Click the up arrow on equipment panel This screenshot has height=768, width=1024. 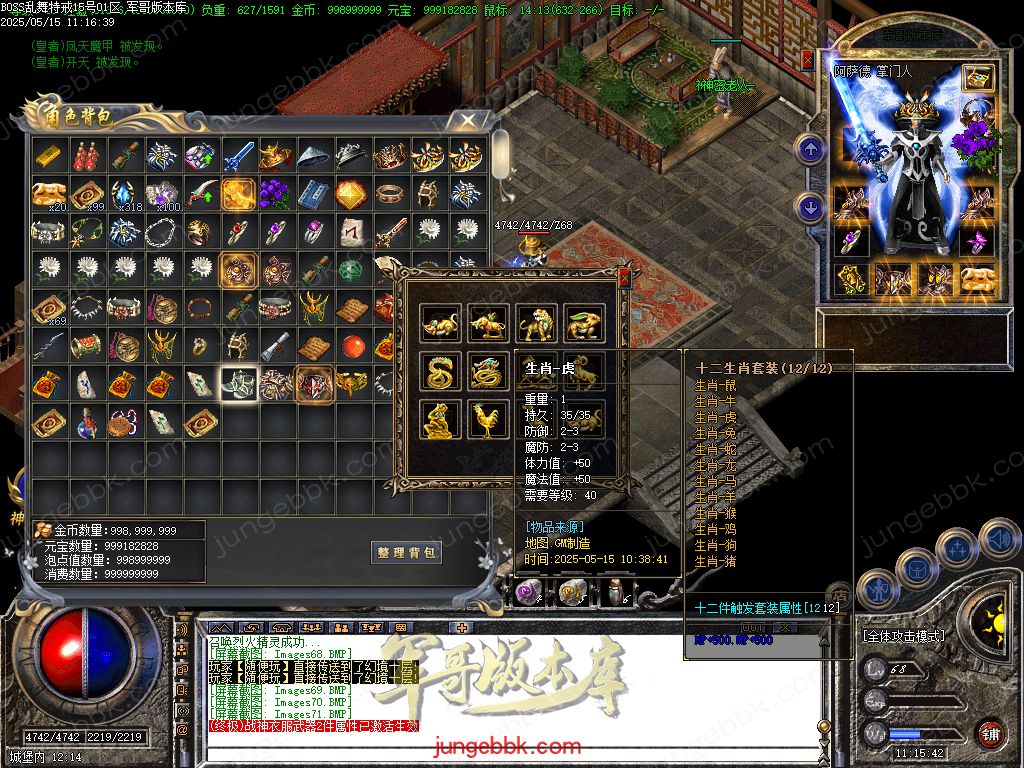pos(809,150)
